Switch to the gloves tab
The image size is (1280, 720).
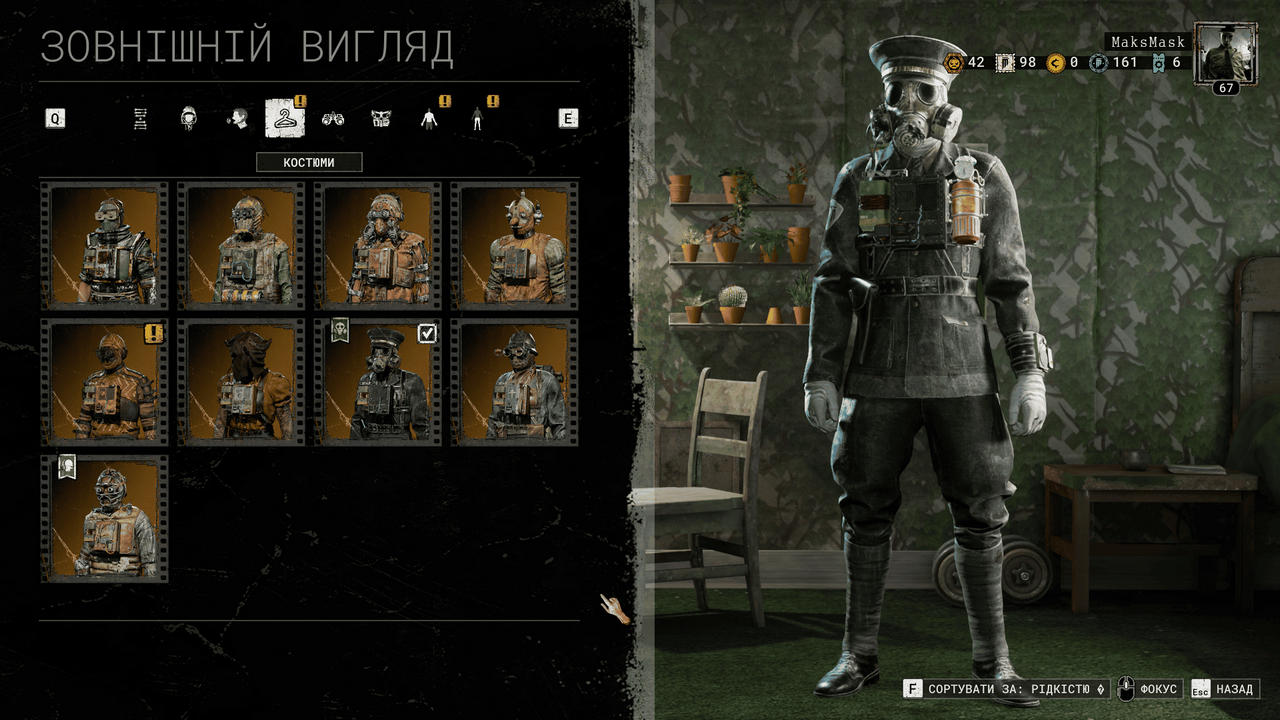333,119
